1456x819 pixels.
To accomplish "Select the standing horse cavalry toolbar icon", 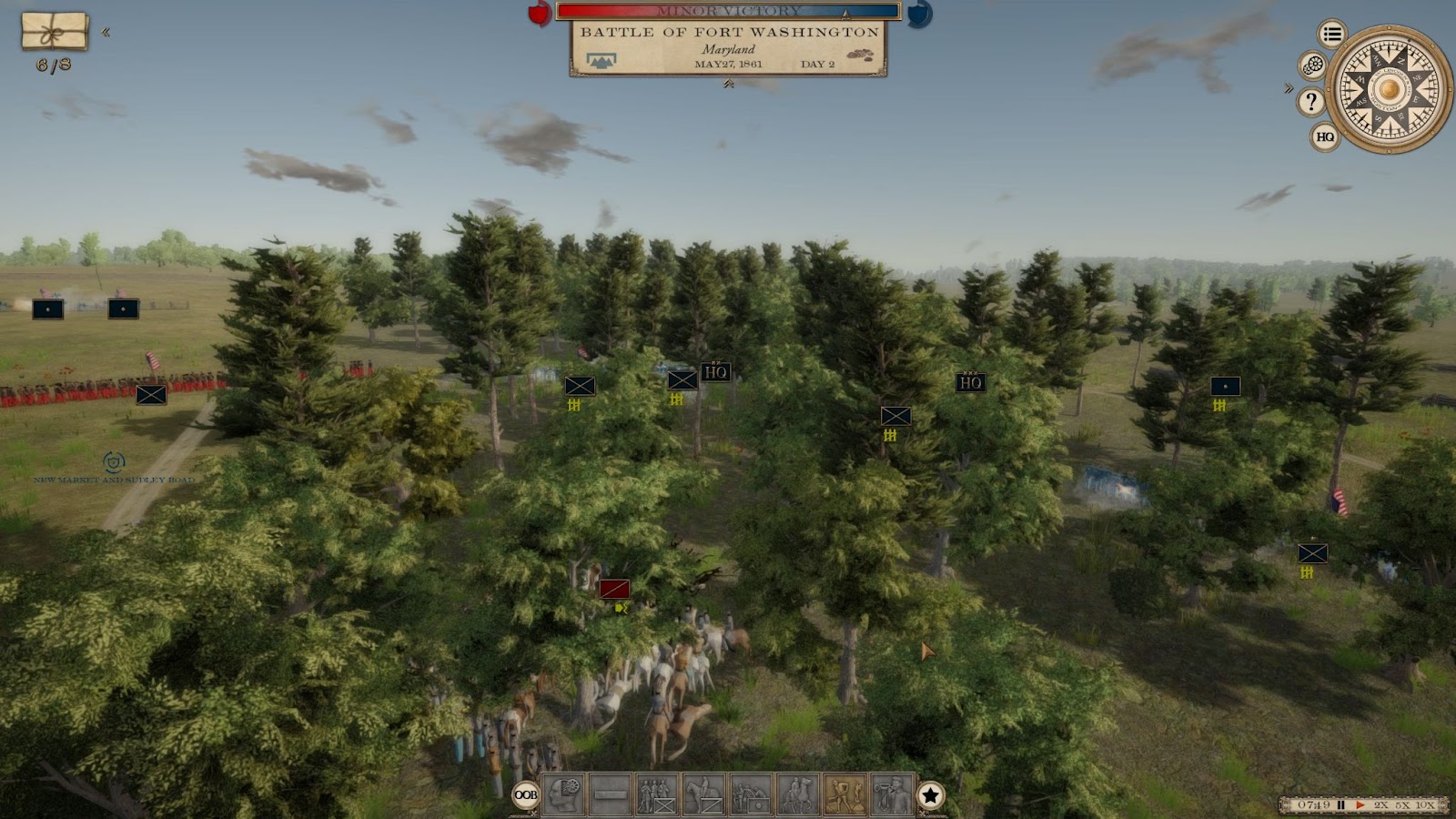I will [703, 794].
